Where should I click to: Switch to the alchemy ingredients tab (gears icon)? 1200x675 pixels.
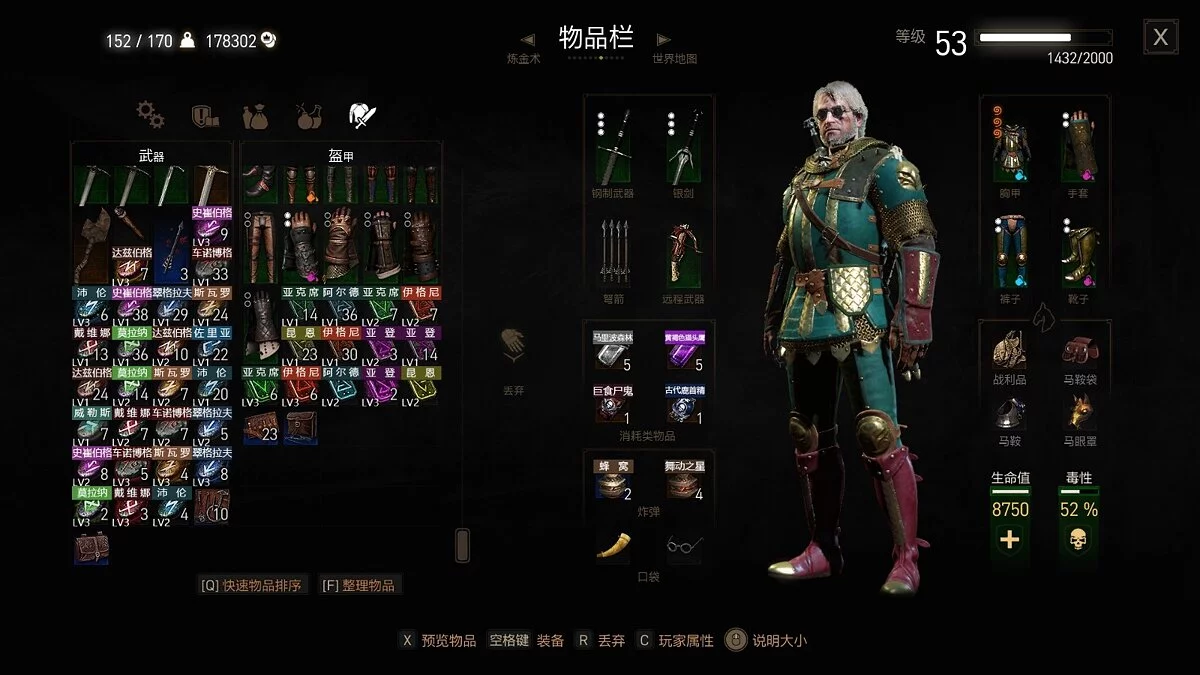coord(150,115)
